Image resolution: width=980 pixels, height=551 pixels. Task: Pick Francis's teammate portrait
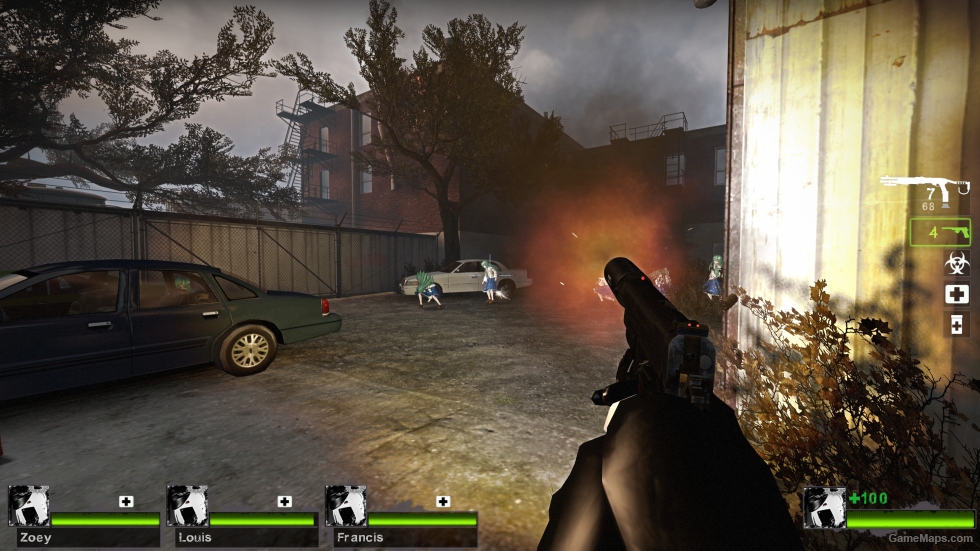click(345, 506)
